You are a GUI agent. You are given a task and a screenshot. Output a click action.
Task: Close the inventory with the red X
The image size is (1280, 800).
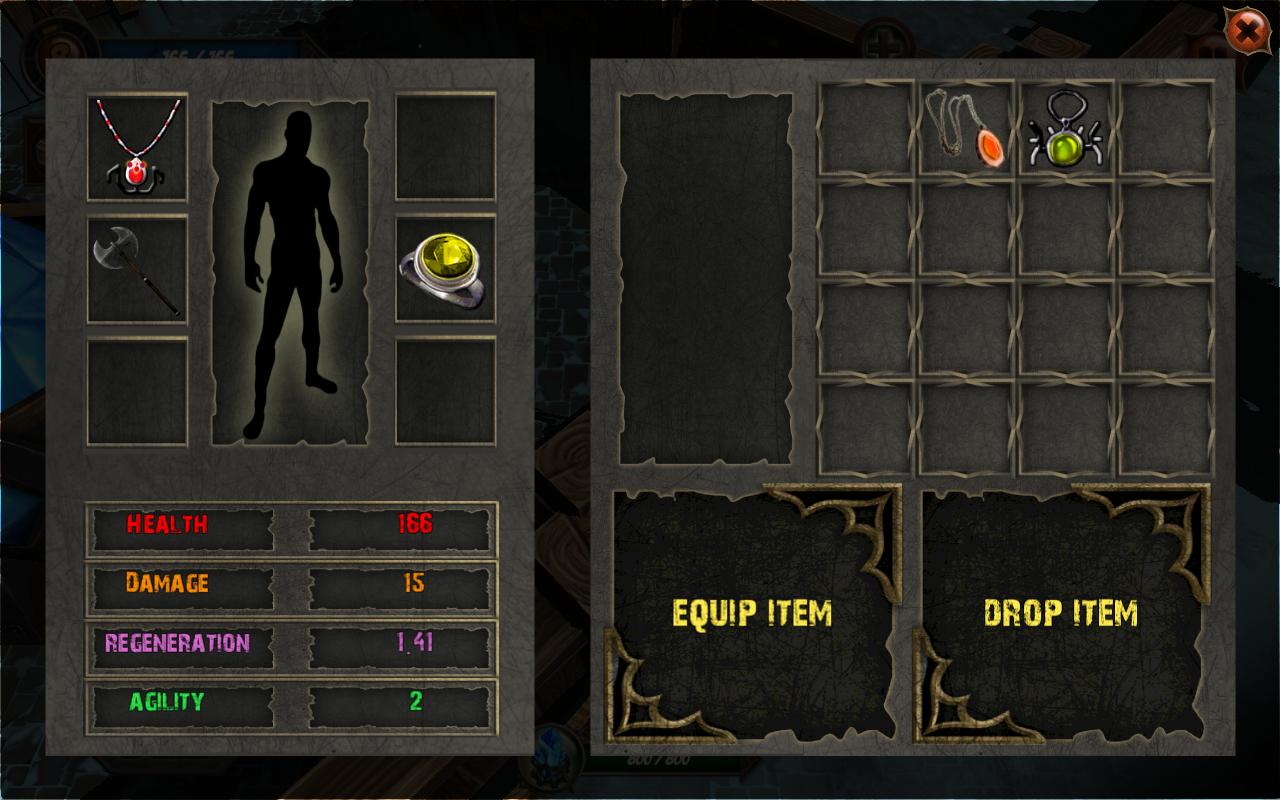pos(1247,33)
